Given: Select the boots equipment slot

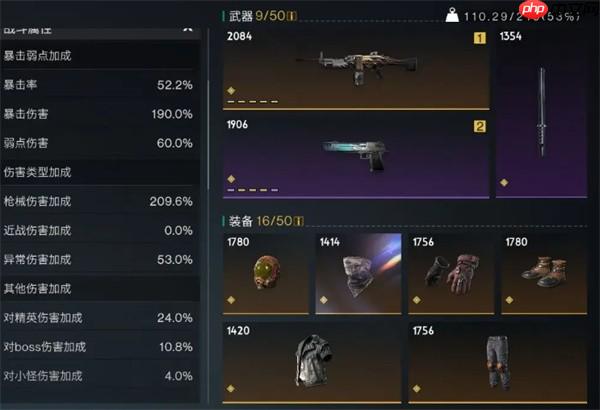Looking at the screenshot, I should pyautogui.click(x=541, y=272).
